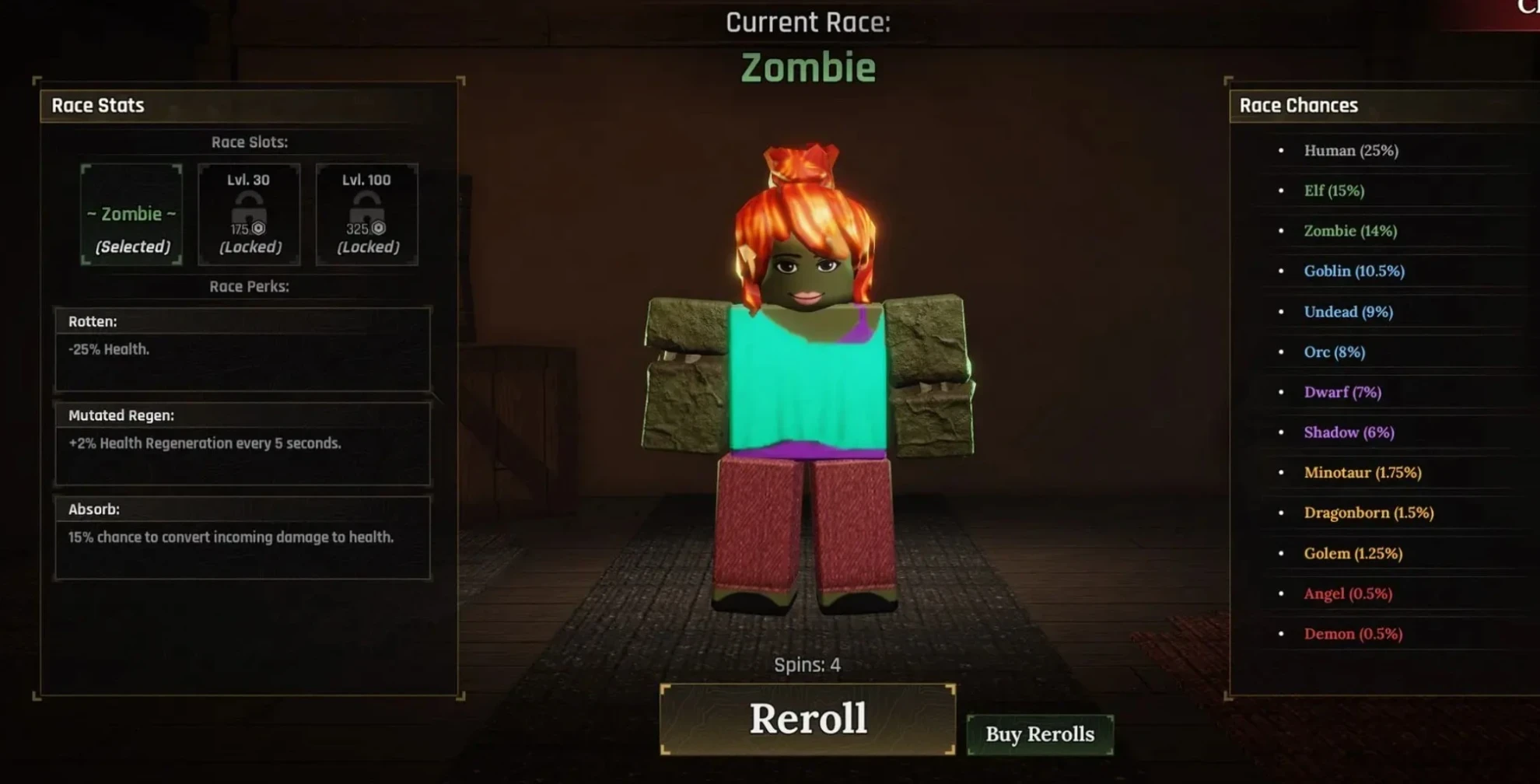This screenshot has width=1540, height=784.
Task: Open the Buy Rerolls shop
Action: (x=1040, y=734)
